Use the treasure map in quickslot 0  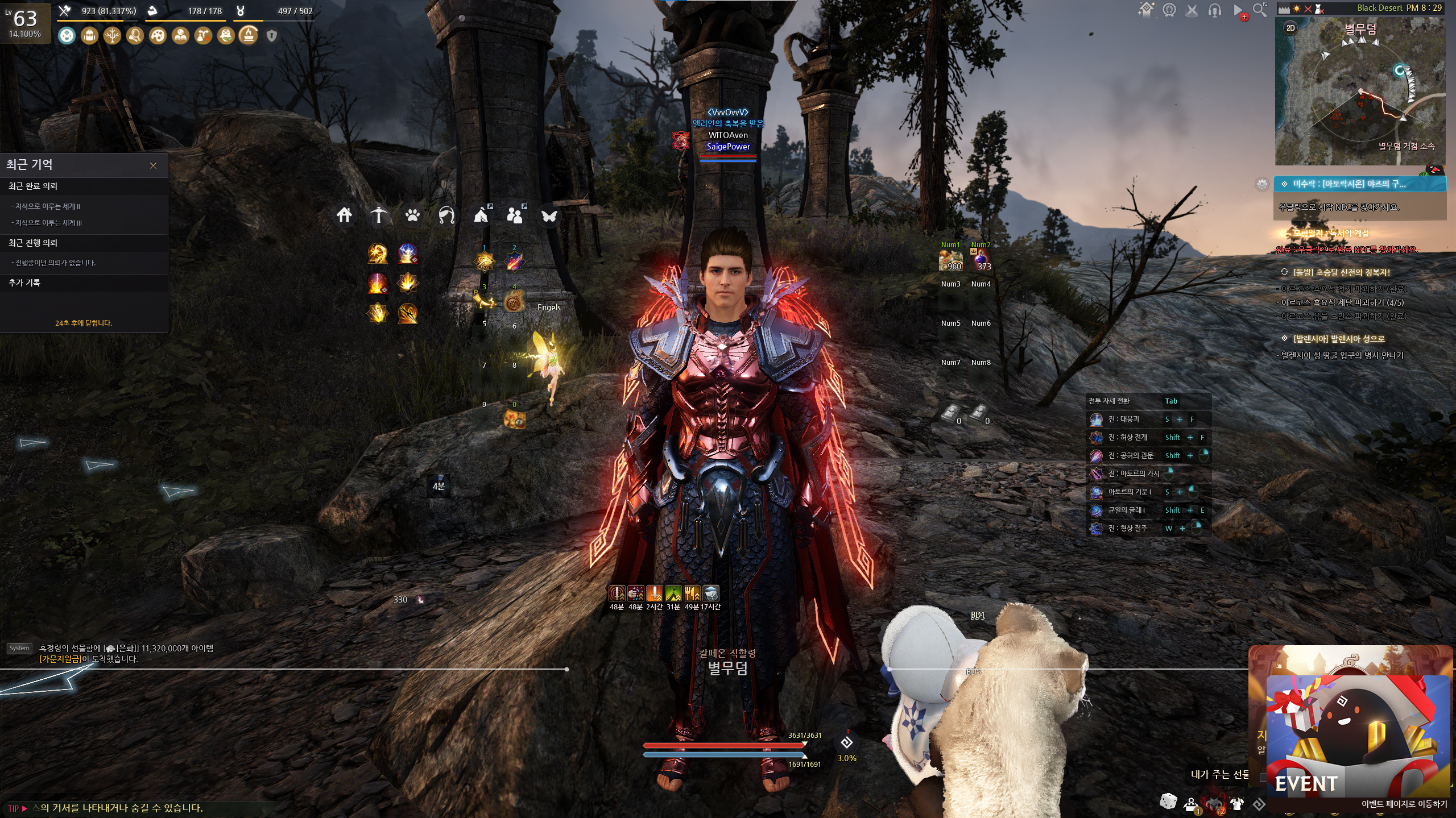(x=514, y=419)
